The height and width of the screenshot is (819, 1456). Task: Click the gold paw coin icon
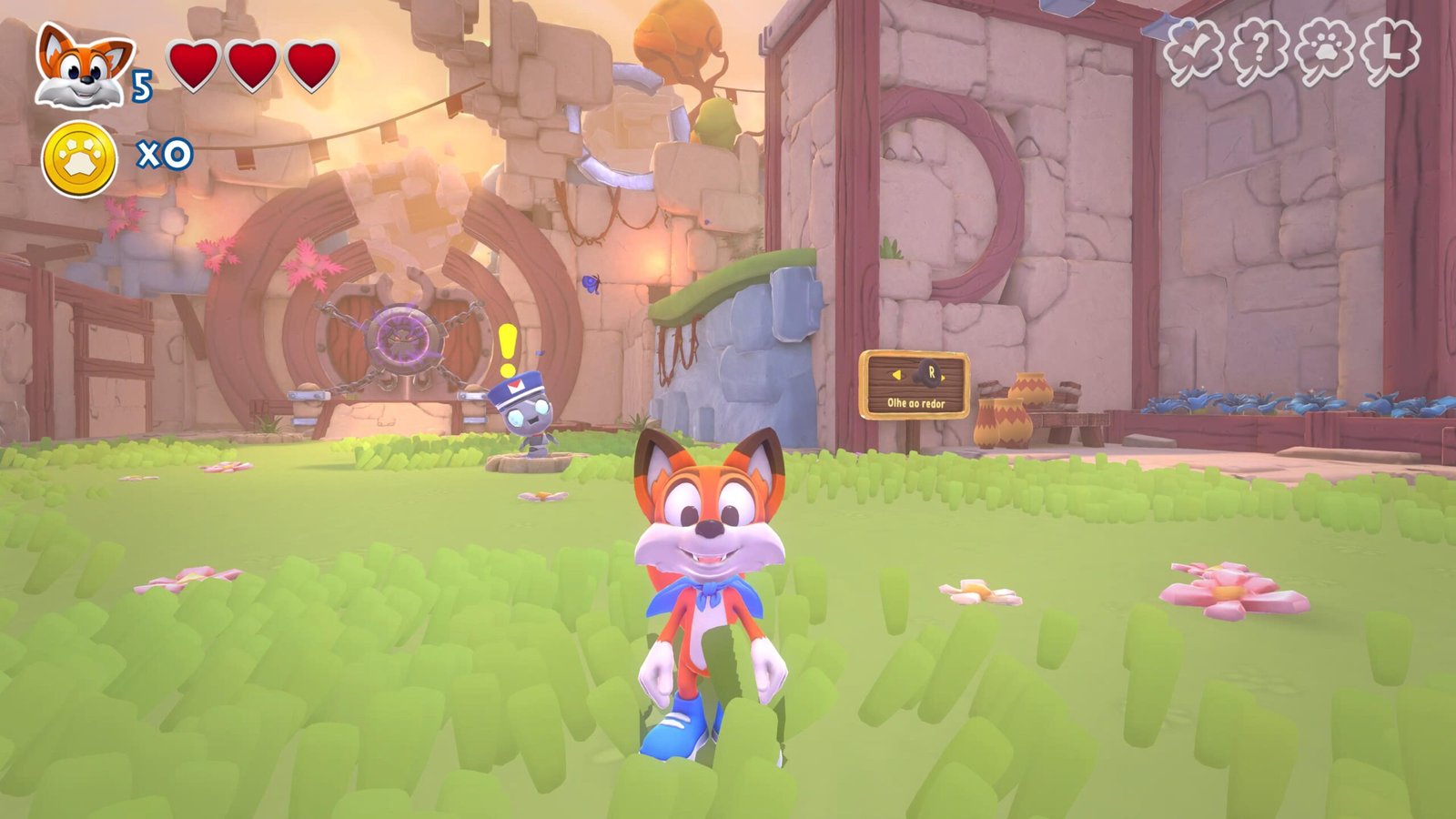(x=80, y=159)
